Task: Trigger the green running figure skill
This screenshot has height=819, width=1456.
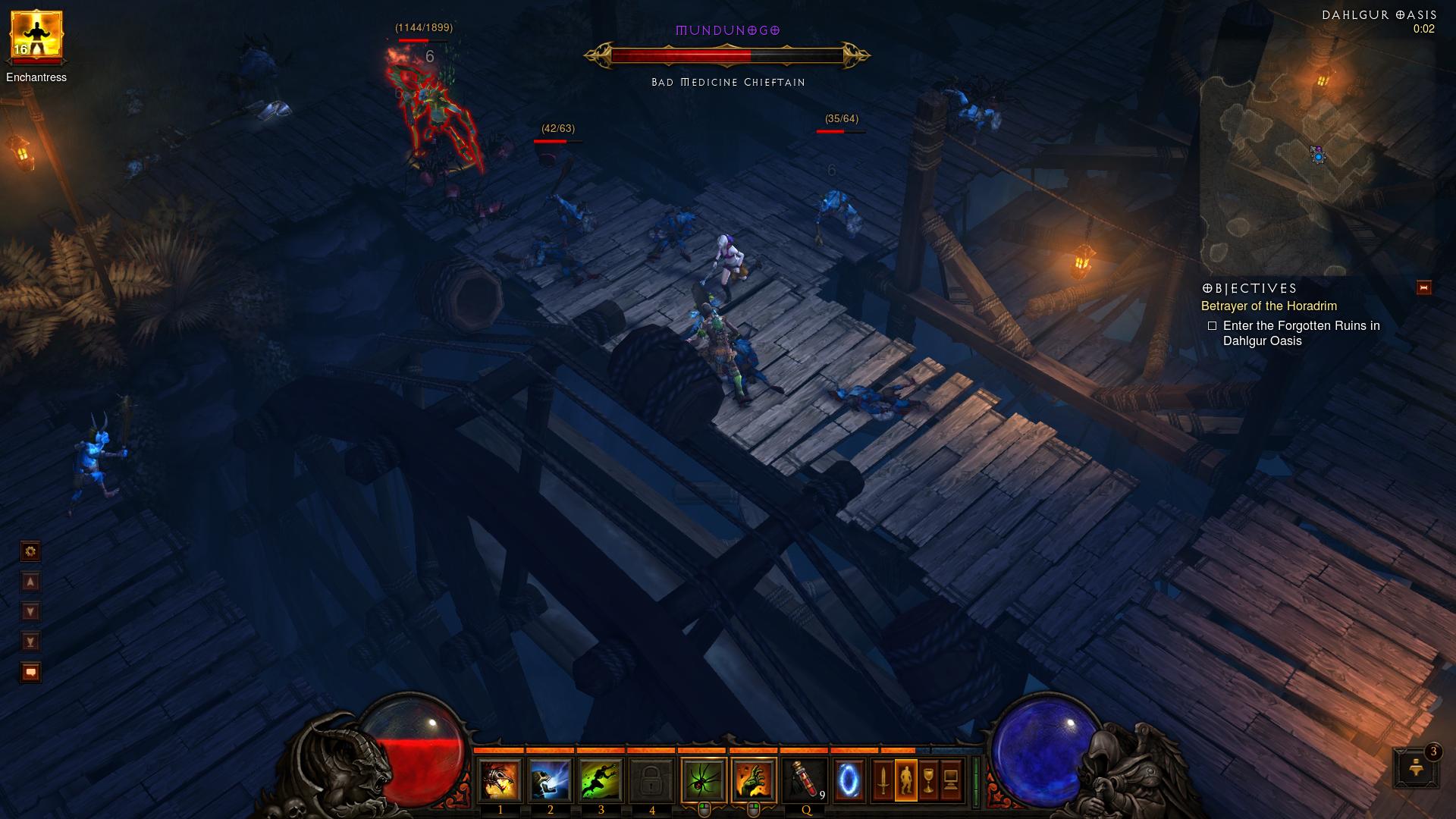Action: click(601, 780)
